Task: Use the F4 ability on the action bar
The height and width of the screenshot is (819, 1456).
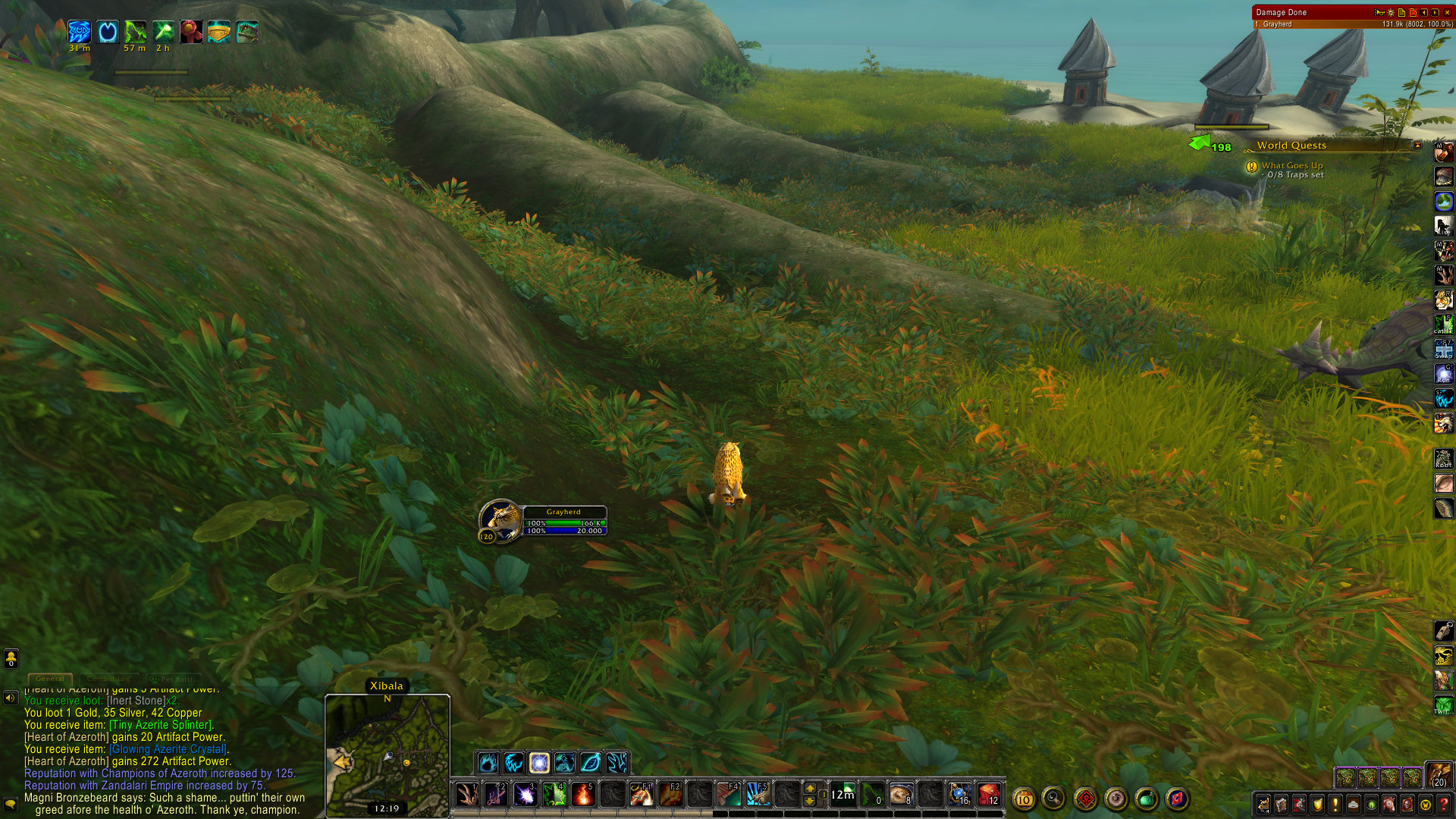Action: (x=728, y=794)
